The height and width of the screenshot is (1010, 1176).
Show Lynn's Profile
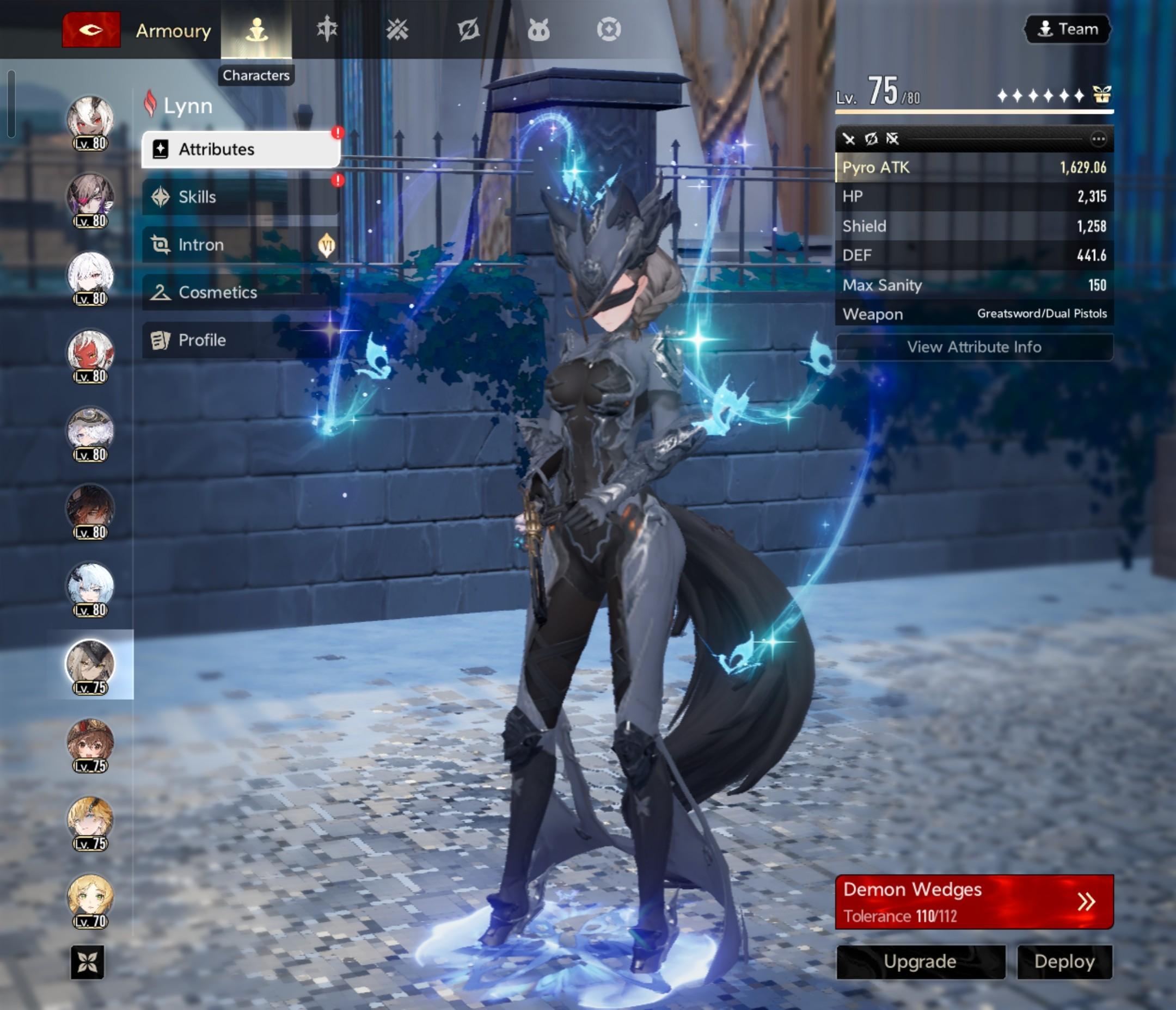(x=241, y=340)
